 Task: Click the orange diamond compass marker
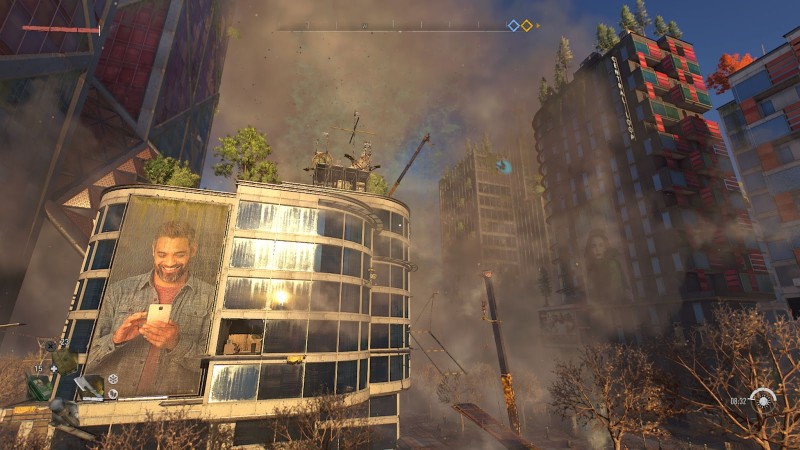coord(526,26)
